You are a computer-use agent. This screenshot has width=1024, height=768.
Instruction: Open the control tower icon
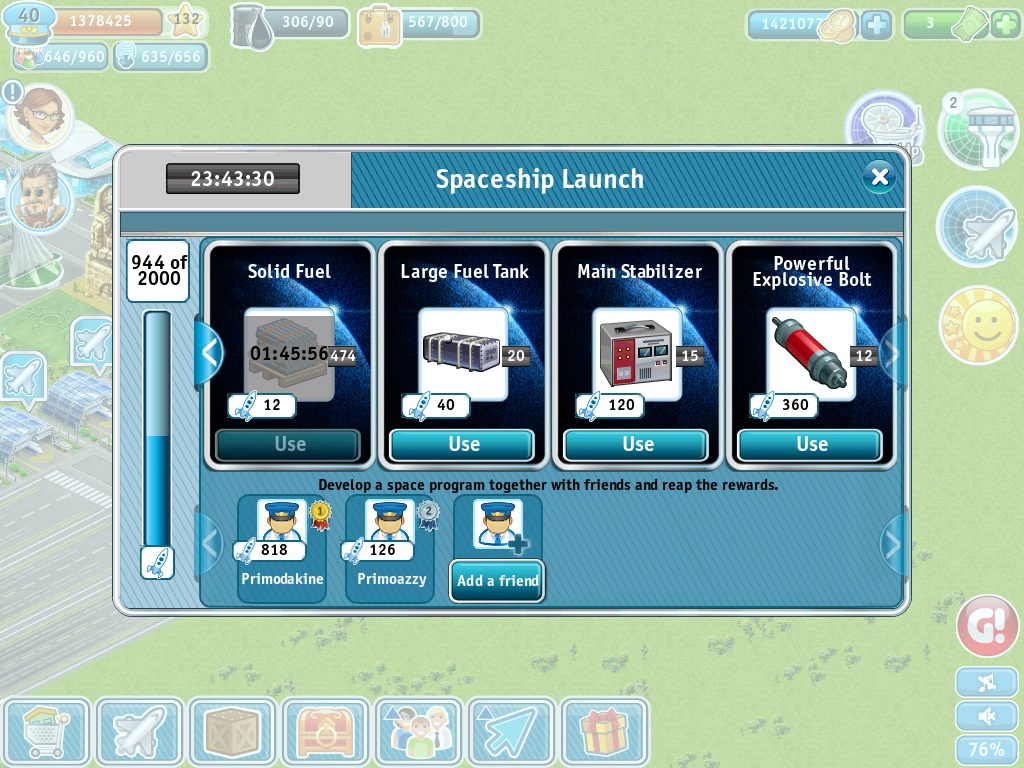[x=979, y=128]
